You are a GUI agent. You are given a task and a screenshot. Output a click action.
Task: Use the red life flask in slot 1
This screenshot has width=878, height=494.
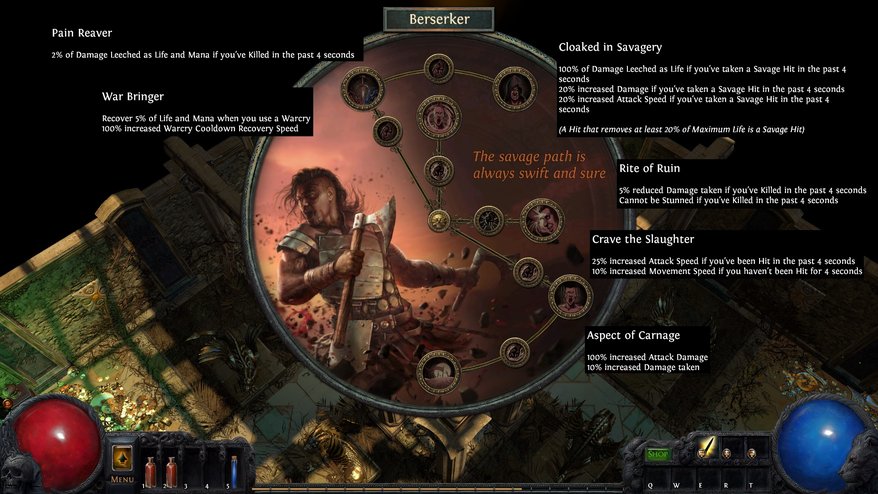(152, 468)
